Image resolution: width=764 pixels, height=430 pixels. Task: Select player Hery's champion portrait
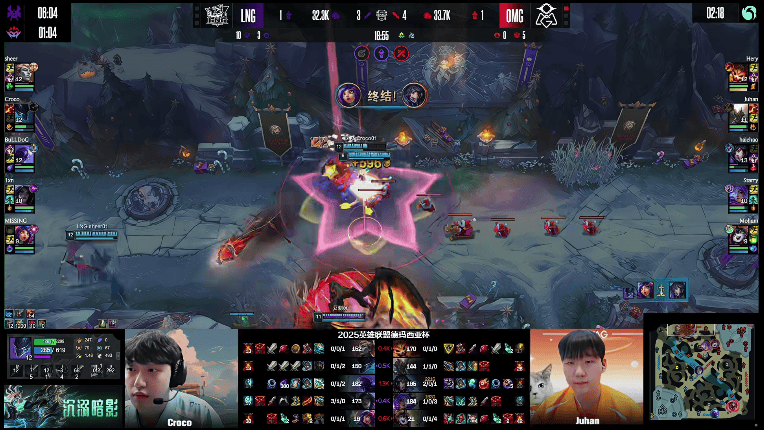(x=741, y=75)
